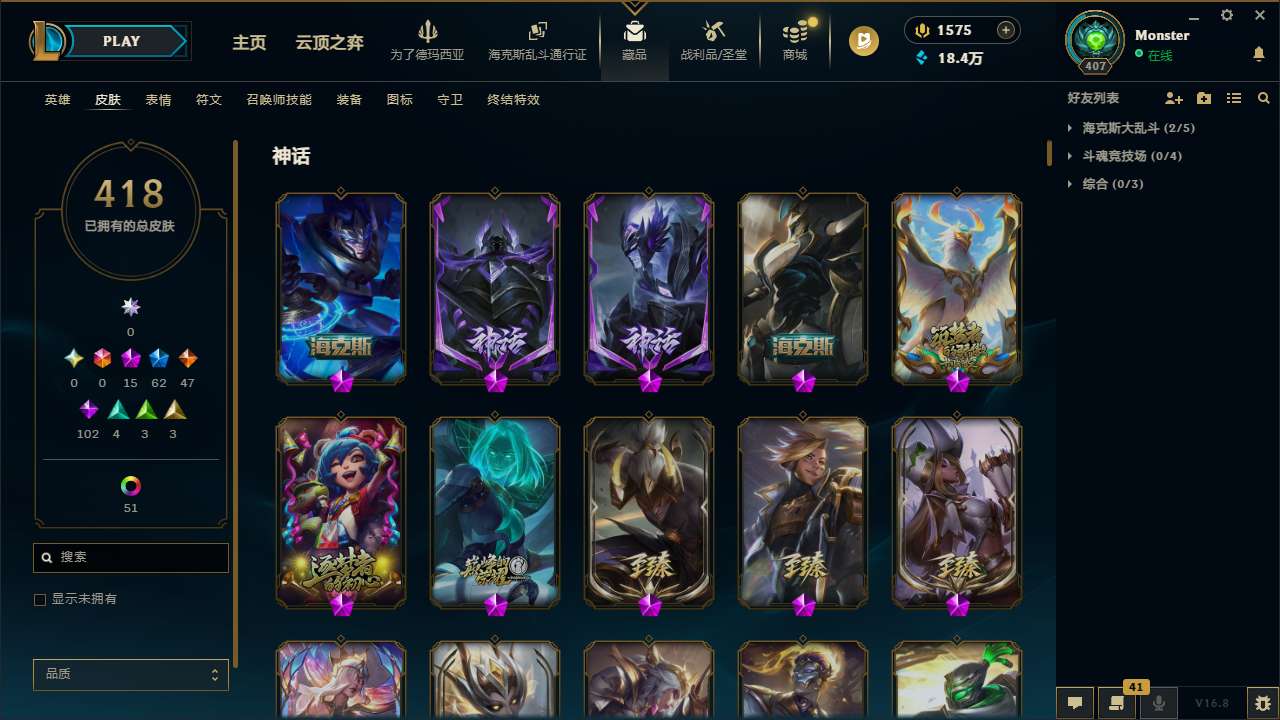Open the friends list search icon
Screen dimensions: 1280x720
1264,98
